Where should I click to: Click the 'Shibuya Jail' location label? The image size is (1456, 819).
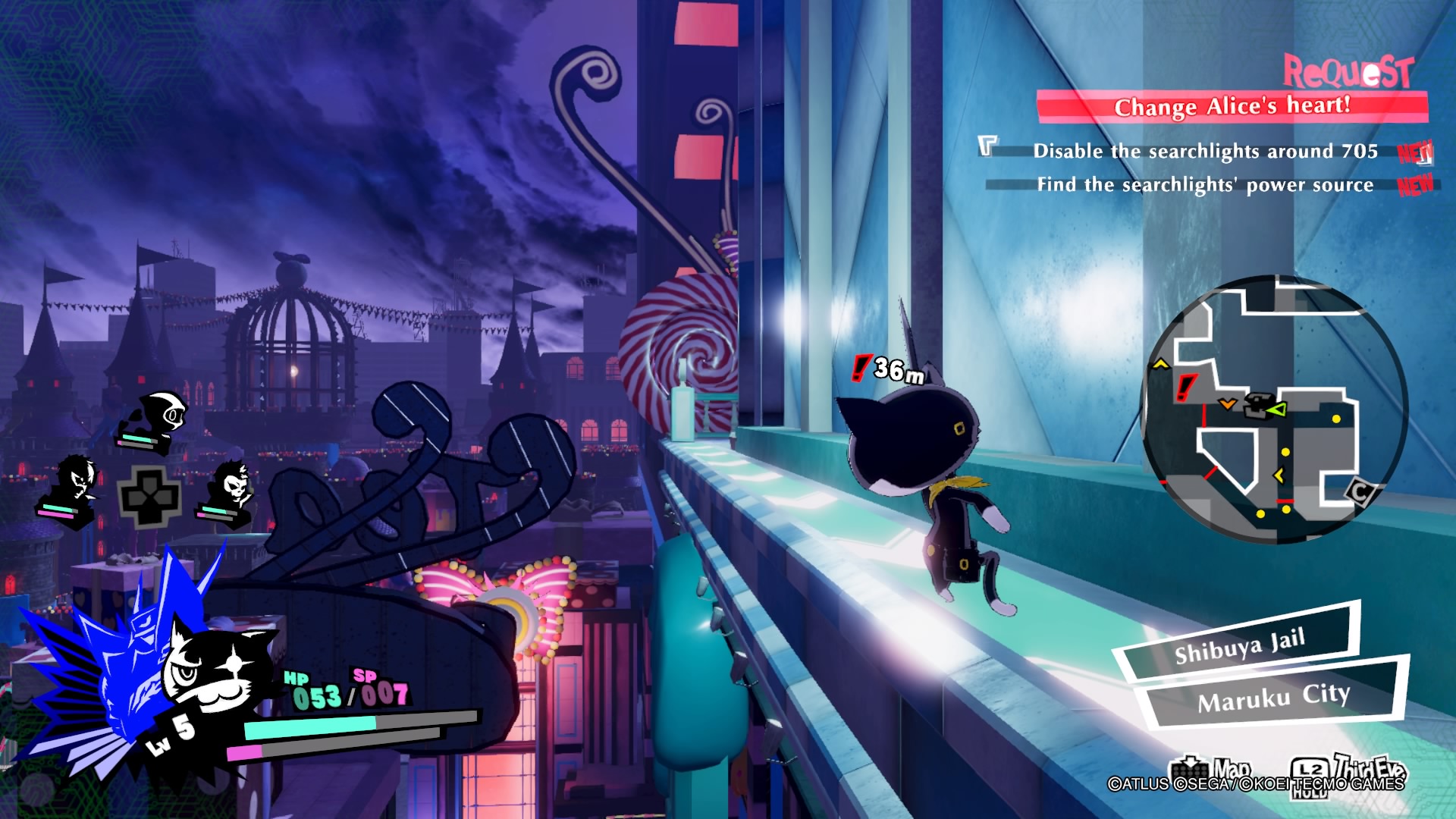(1239, 645)
